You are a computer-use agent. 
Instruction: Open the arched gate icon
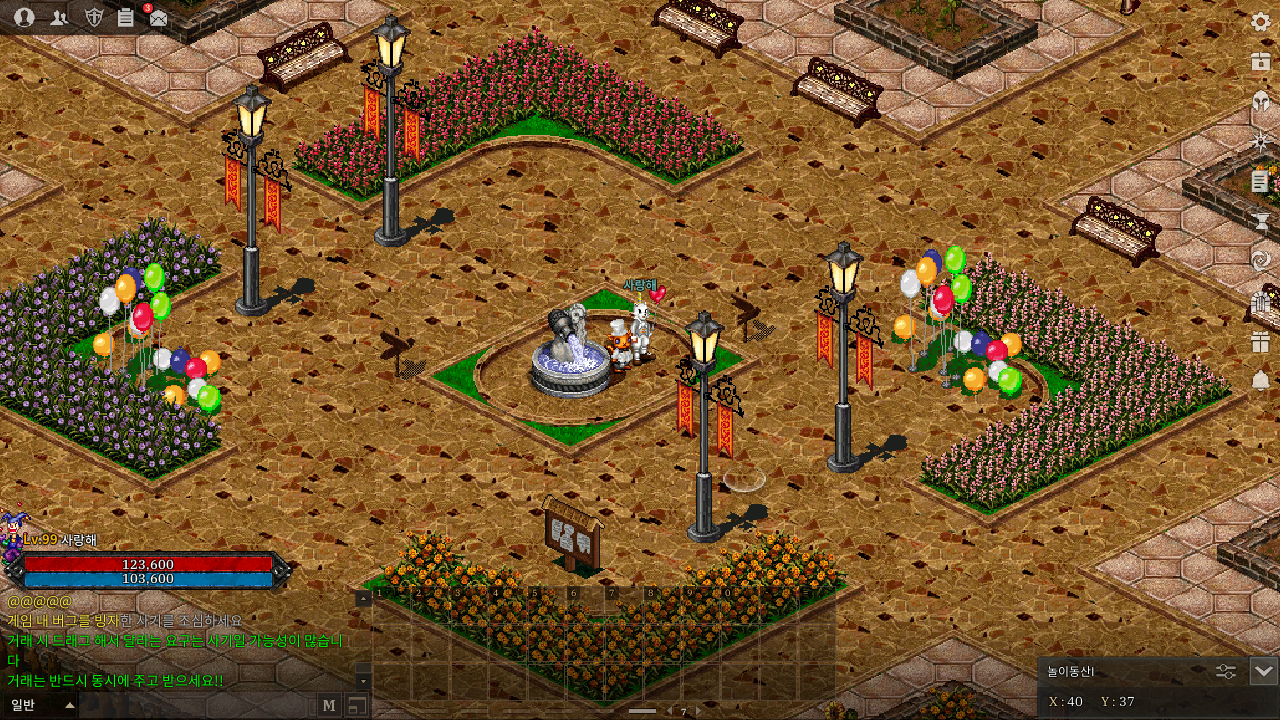click(1260, 301)
